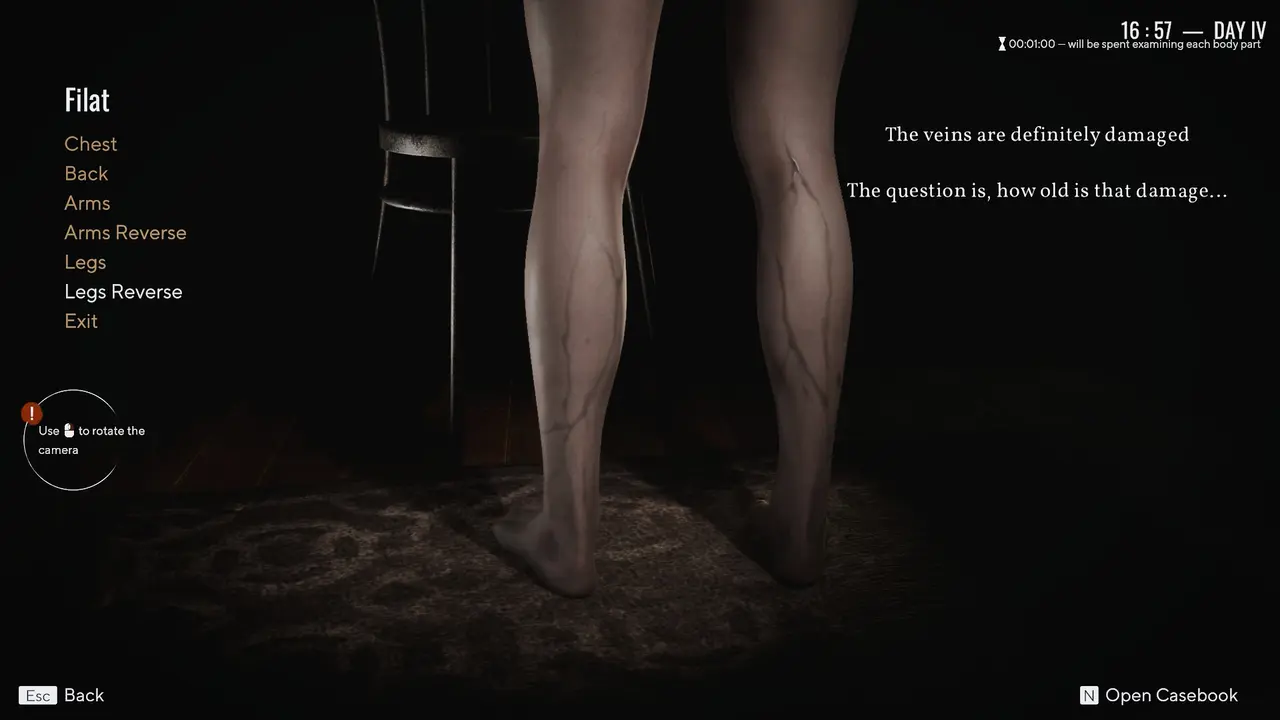Choose Exit from Filat's examination menu
Image resolution: width=1280 pixels, height=720 pixels.
[x=81, y=321]
